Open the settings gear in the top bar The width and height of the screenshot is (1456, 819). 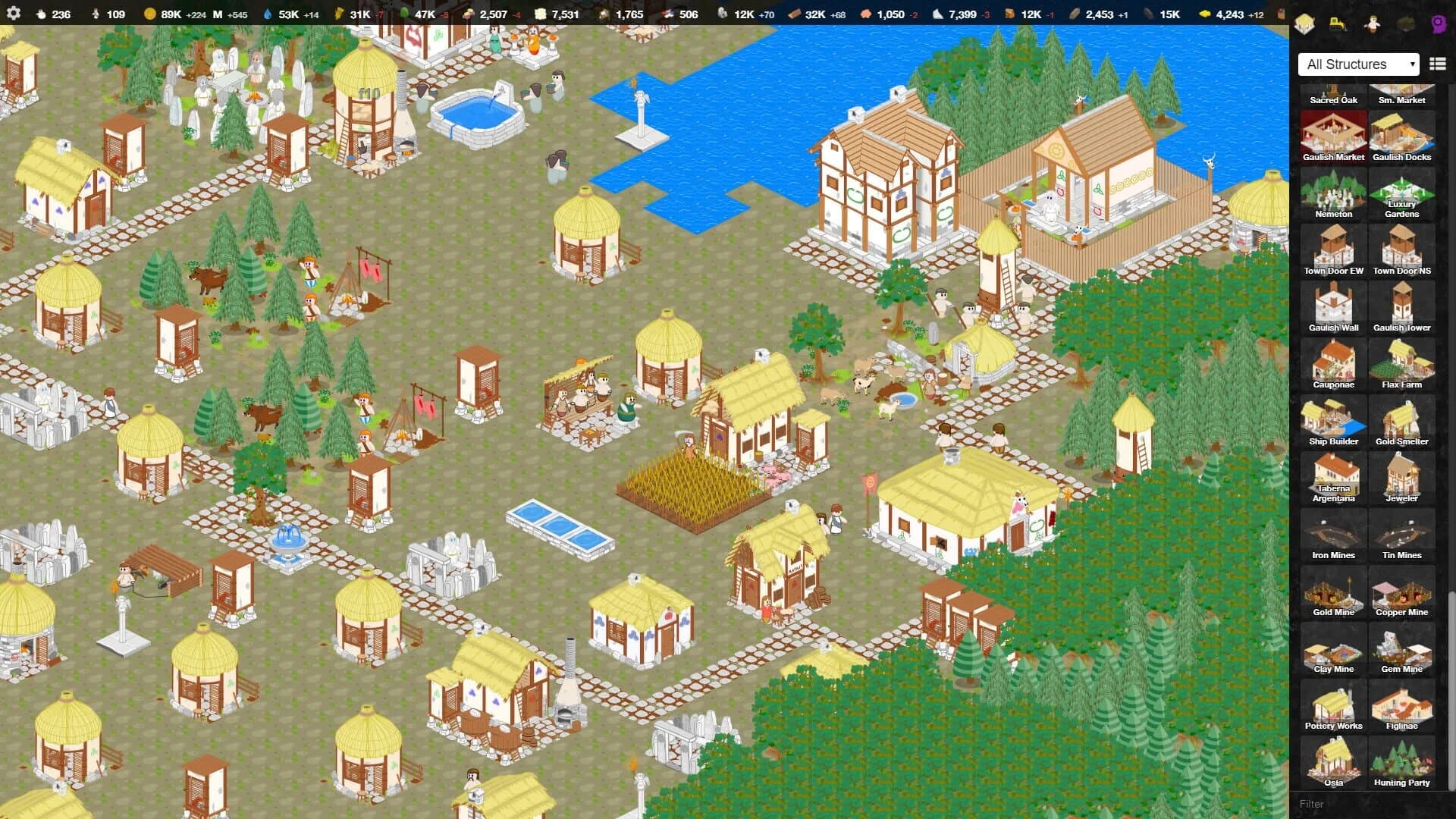point(14,13)
